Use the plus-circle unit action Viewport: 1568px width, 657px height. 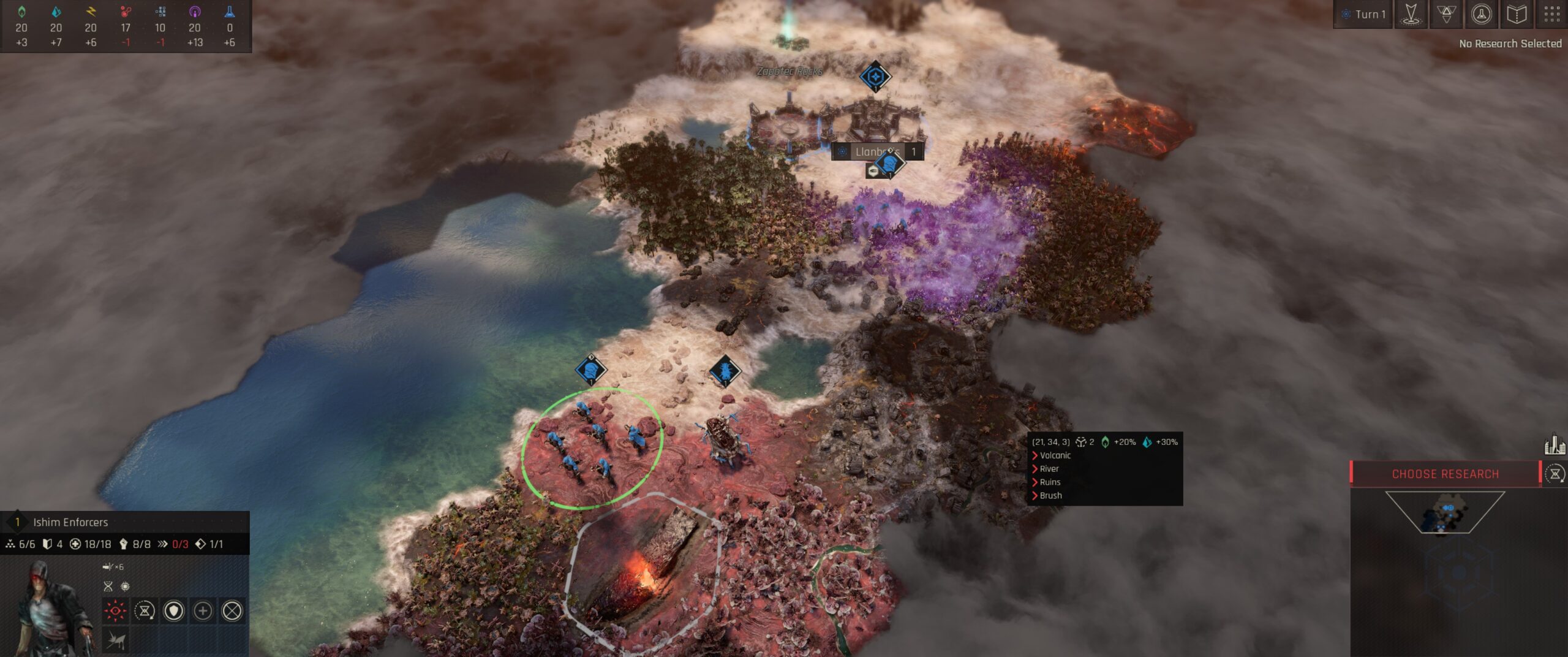[x=203, y=610]
